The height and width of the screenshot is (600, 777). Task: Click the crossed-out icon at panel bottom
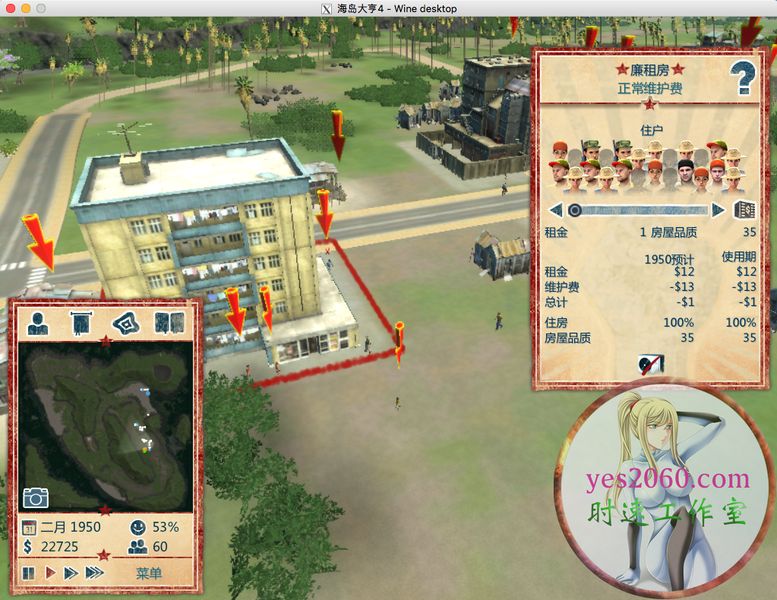[x=648, y=363]
